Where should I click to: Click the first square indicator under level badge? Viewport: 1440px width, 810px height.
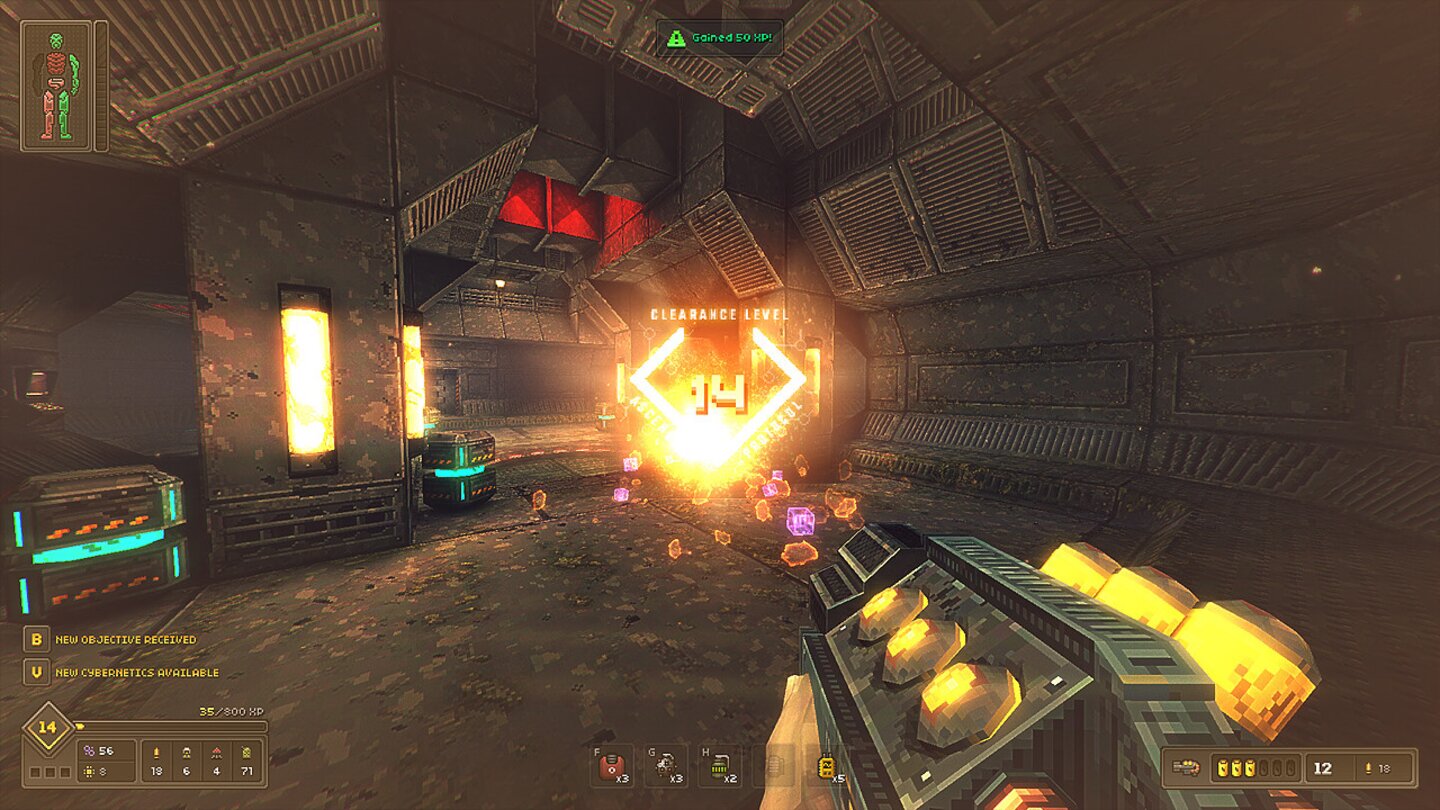tap(36, 772)
